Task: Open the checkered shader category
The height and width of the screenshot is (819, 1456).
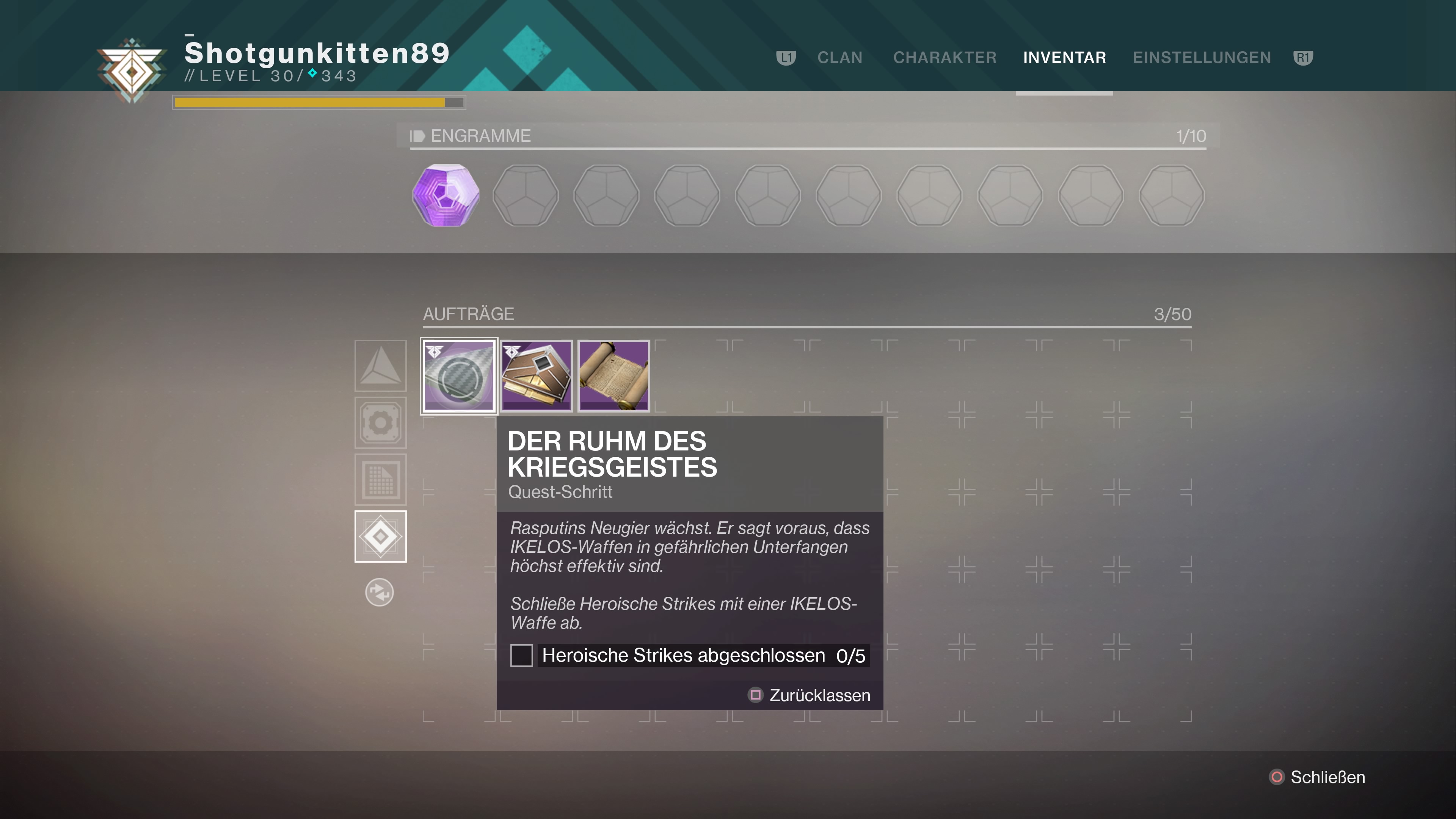Action: (x=380, y=480)
